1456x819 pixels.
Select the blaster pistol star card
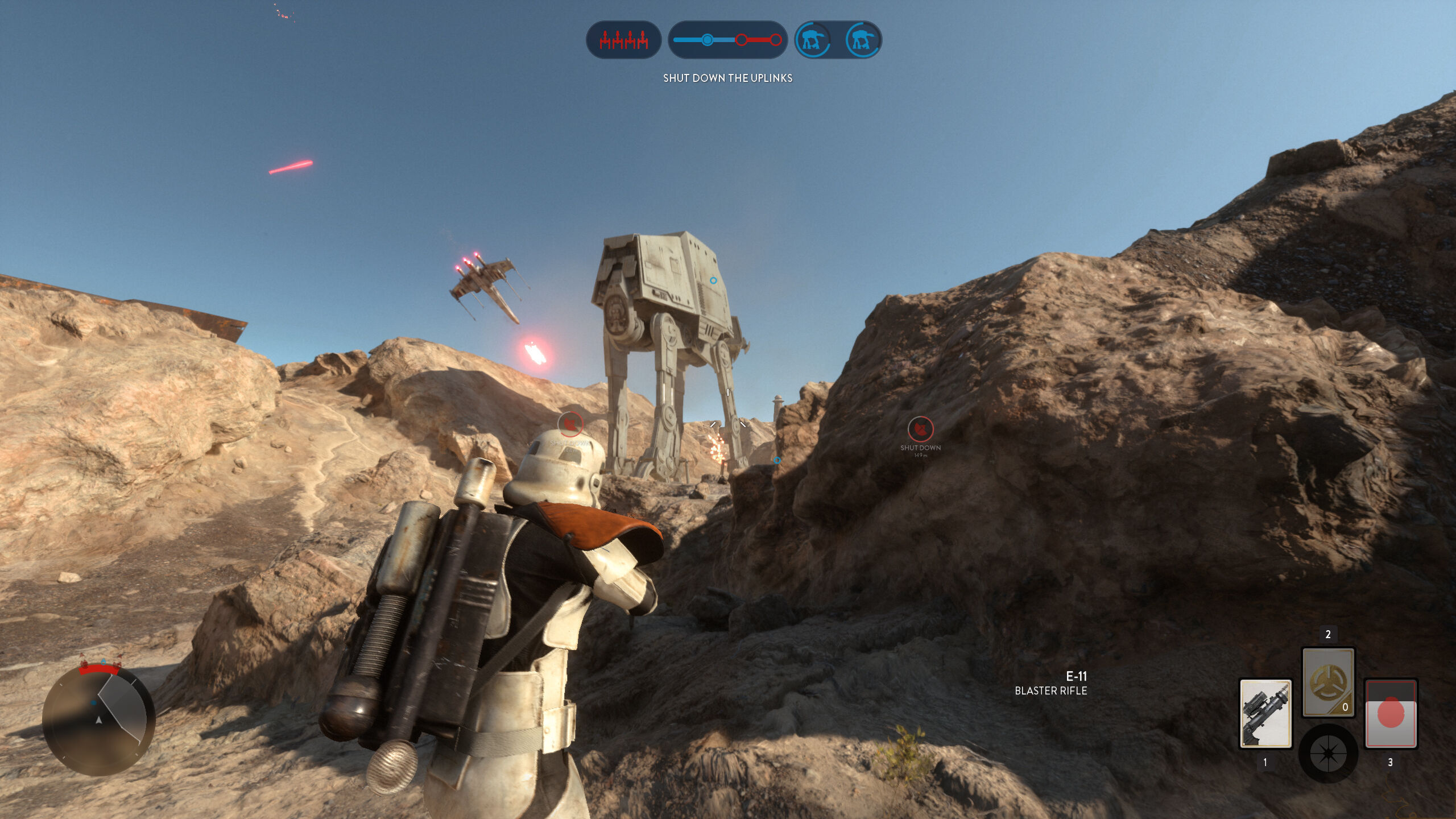1265,714
